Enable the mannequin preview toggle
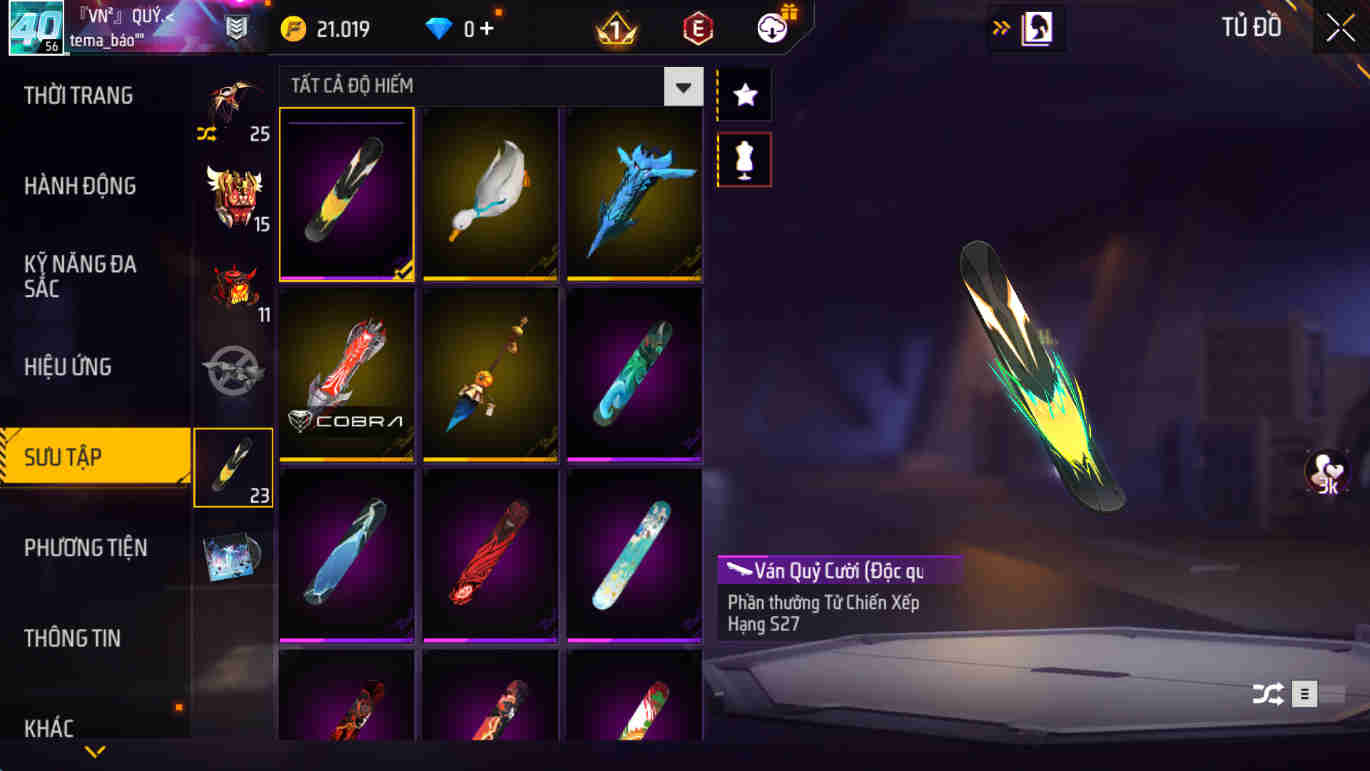 tap(744, 160)
